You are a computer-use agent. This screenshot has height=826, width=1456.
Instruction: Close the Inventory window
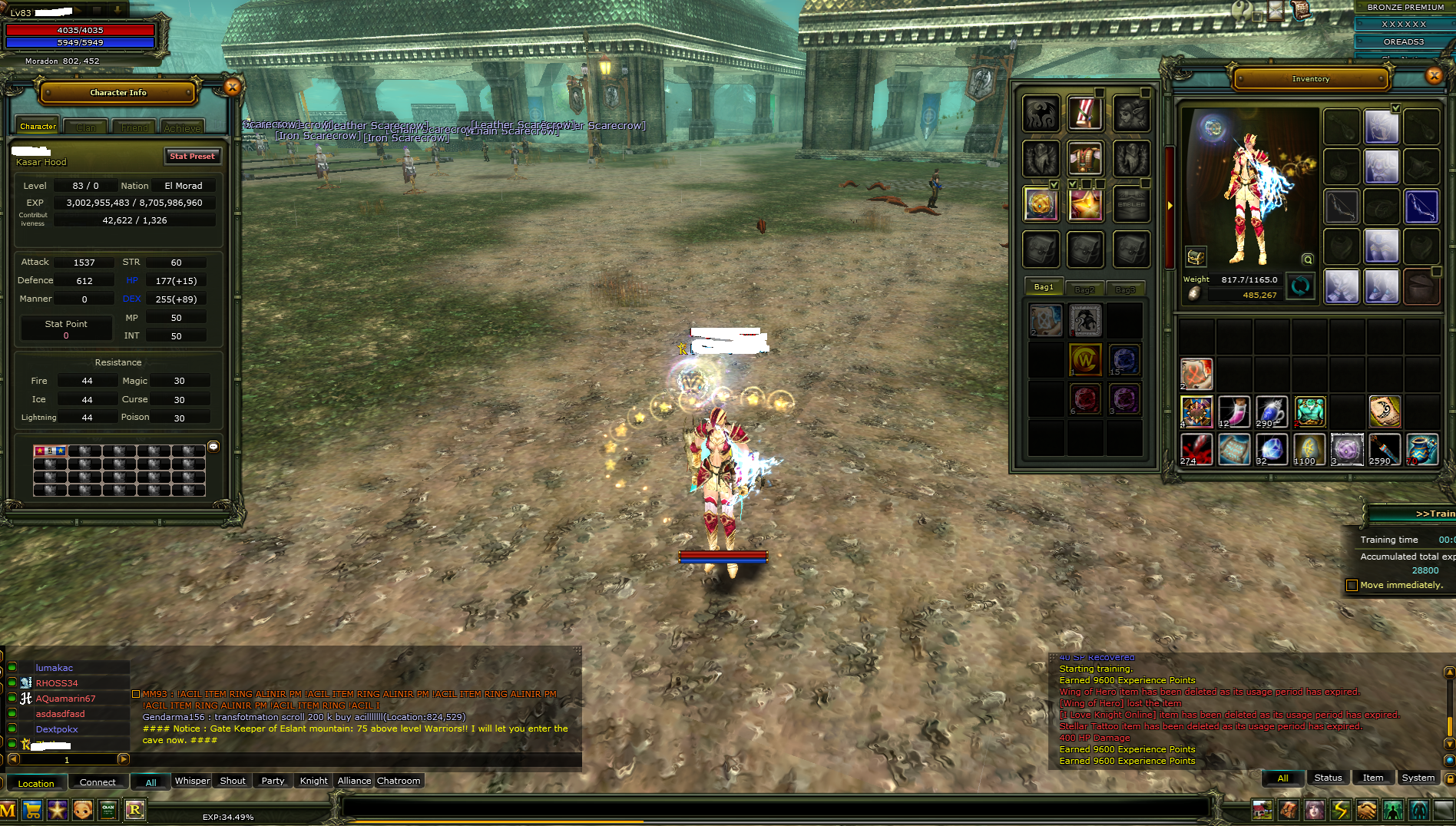tap(1434, 75)
